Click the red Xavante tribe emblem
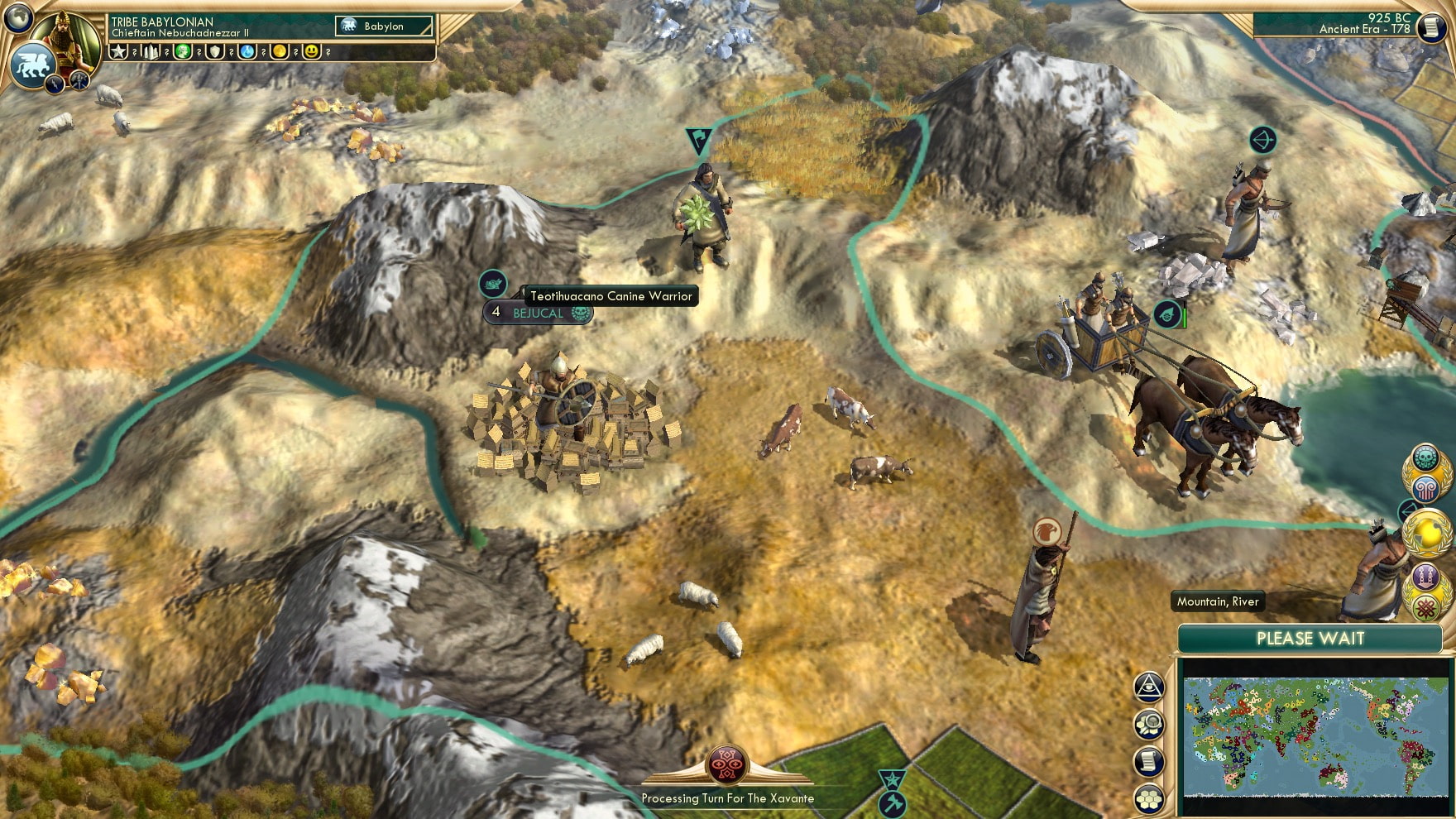Image resolution: width=1456 pixels, height=819 pixels. [728, 764]
